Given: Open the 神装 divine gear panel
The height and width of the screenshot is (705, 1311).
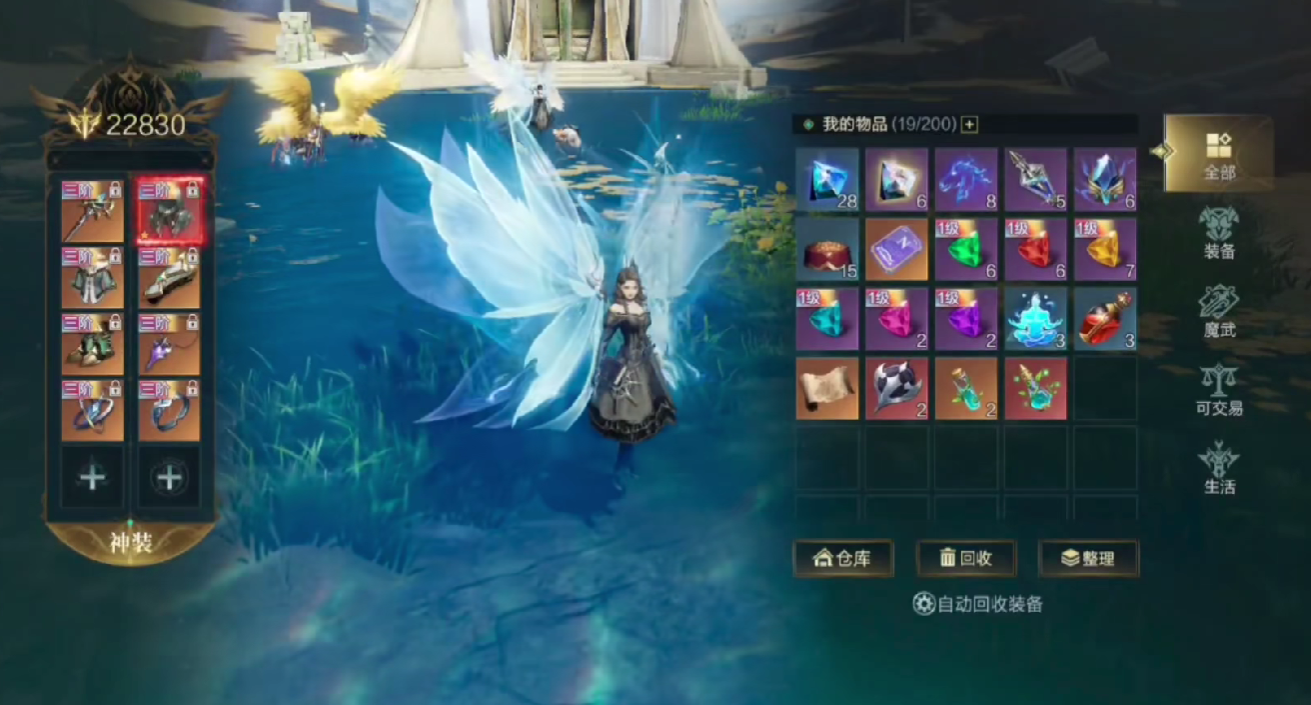Looking at the screenshot, I should [130, 542].
